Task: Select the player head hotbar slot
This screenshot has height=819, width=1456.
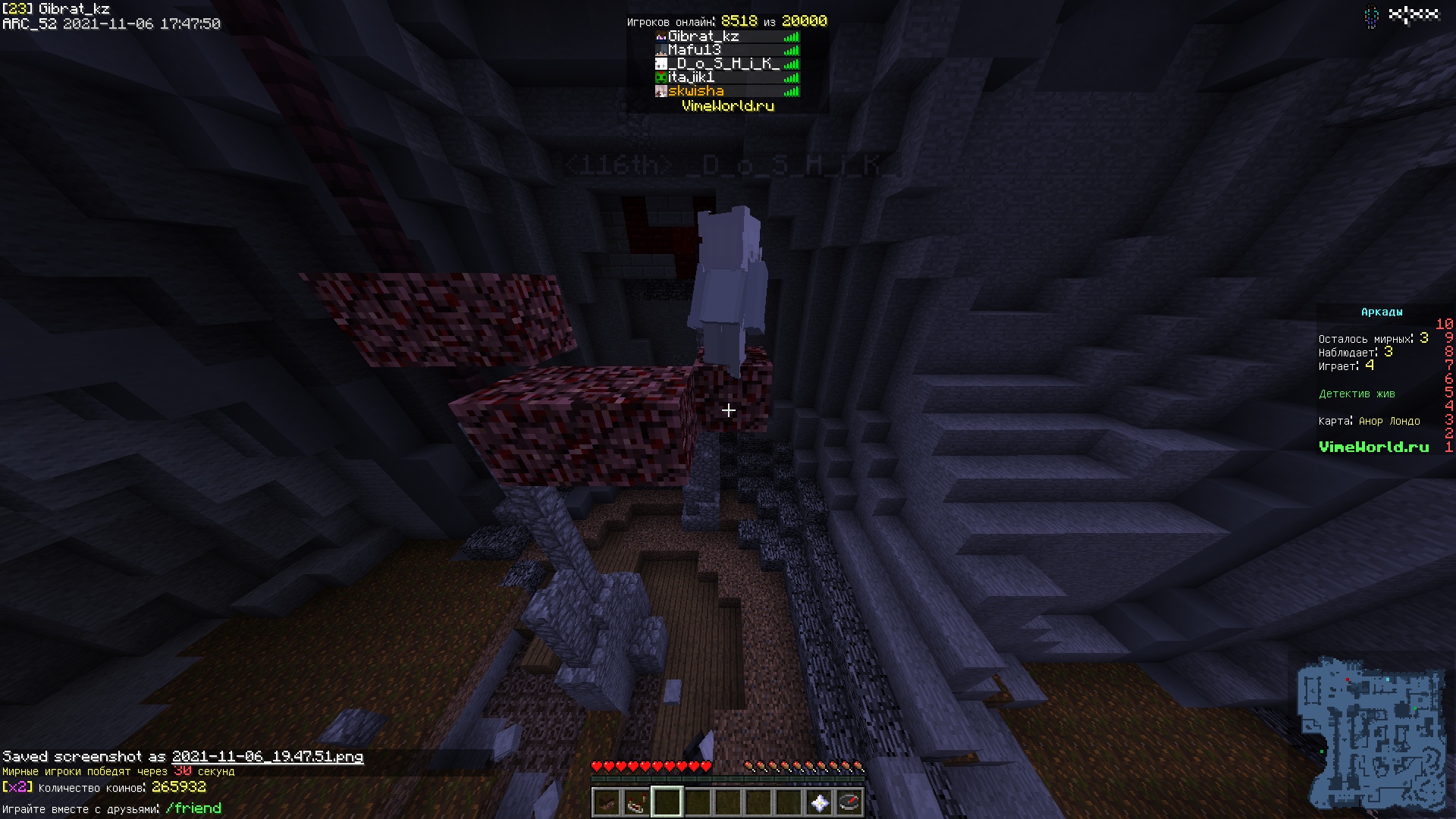Action: (606, 802)
